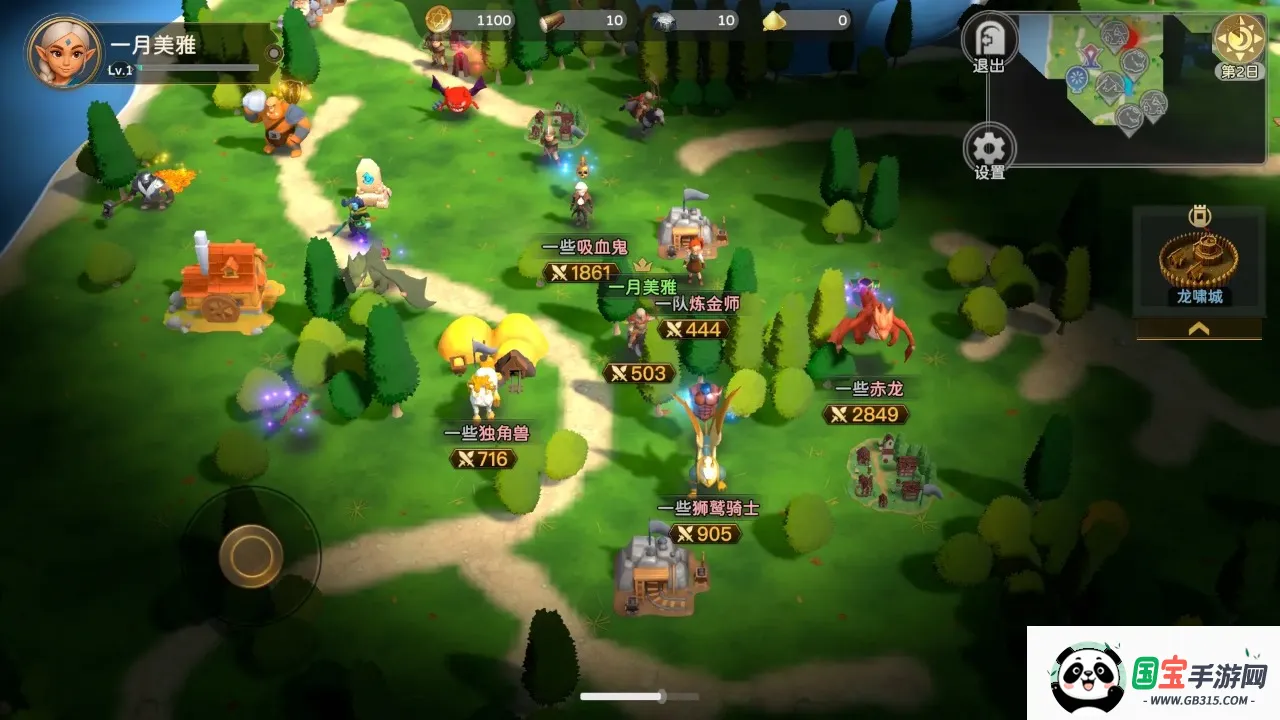Screen dimensions: 1280x720
Task: Select the sun-moon end day button
Action: (x=1239, y=41)
